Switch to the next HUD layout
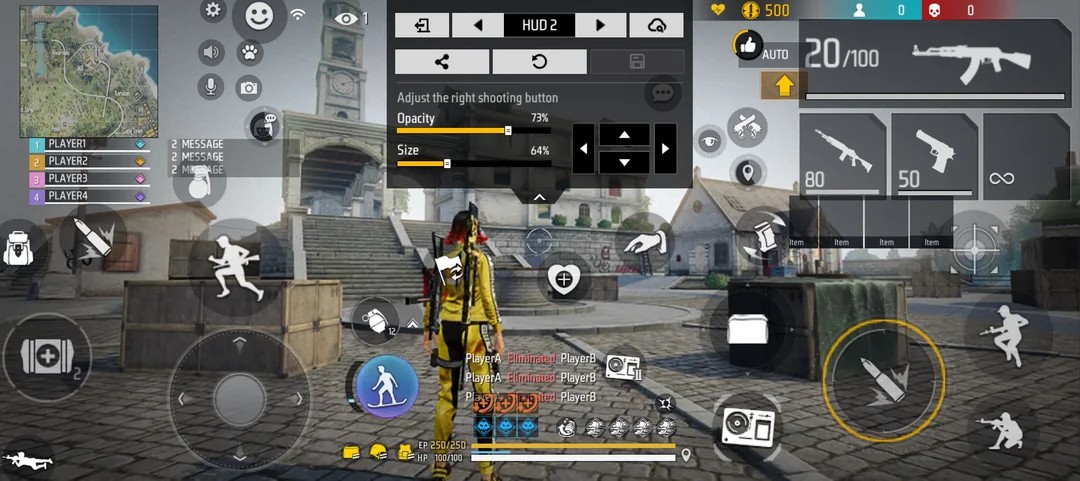The height and width of the screenshot is (481, 1080). pyautogui.click(x=600, y=26)
